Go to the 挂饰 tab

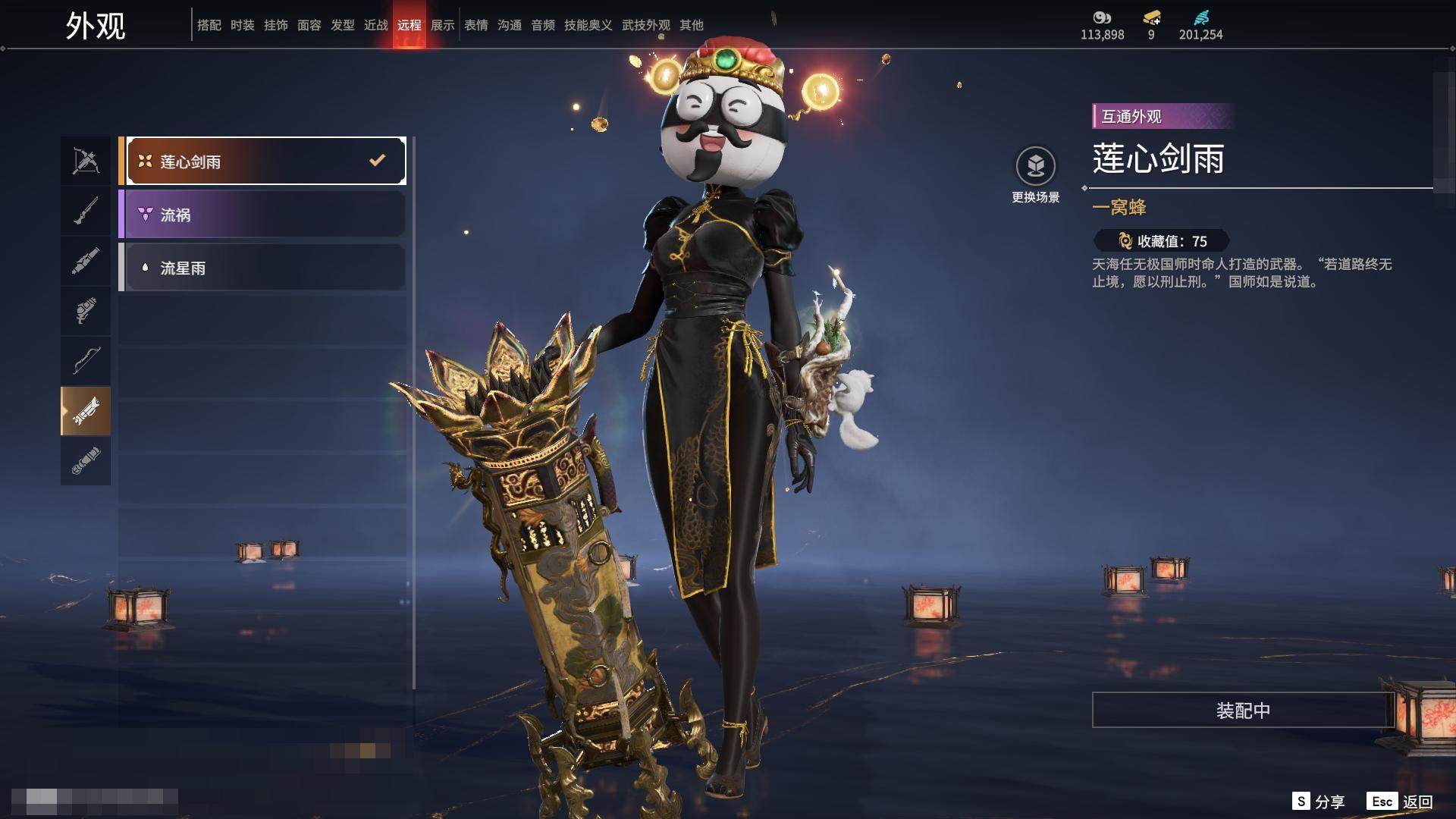(x=276, y=25)
